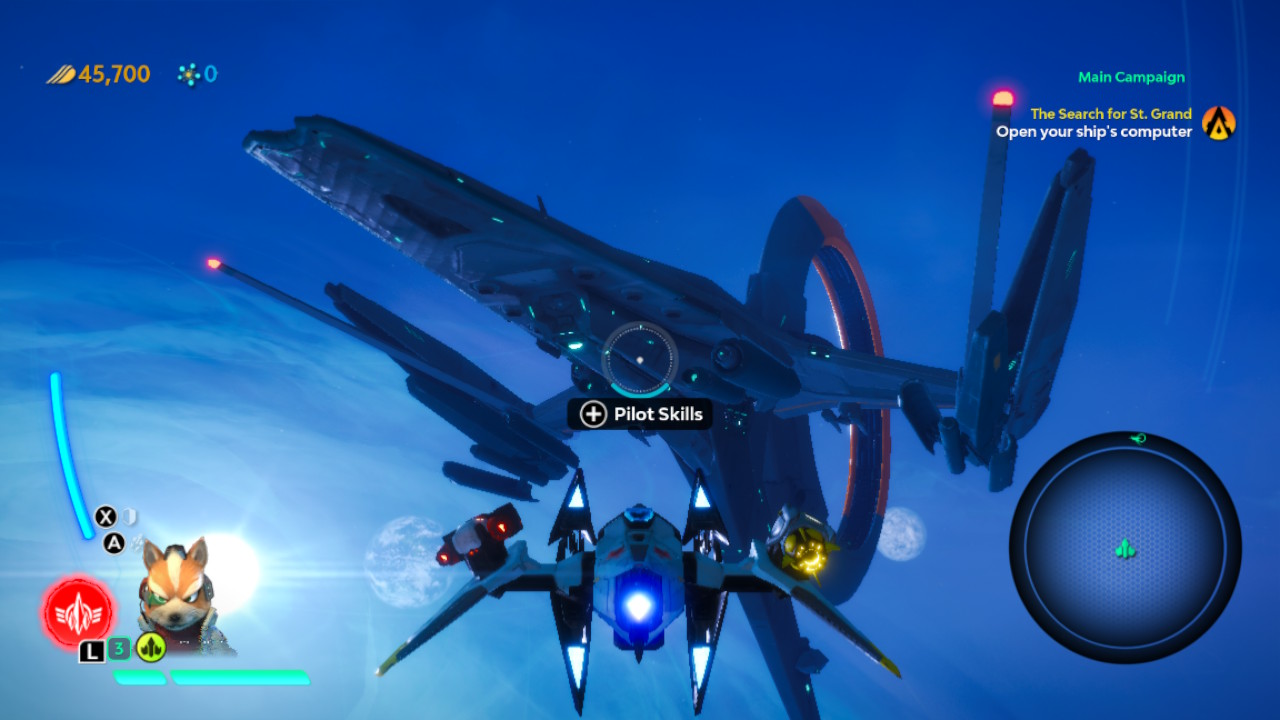The width and height of the screenshot is (1280, 720).
Task: Toggle the A button ability prompt
Action: click(115, 541)
